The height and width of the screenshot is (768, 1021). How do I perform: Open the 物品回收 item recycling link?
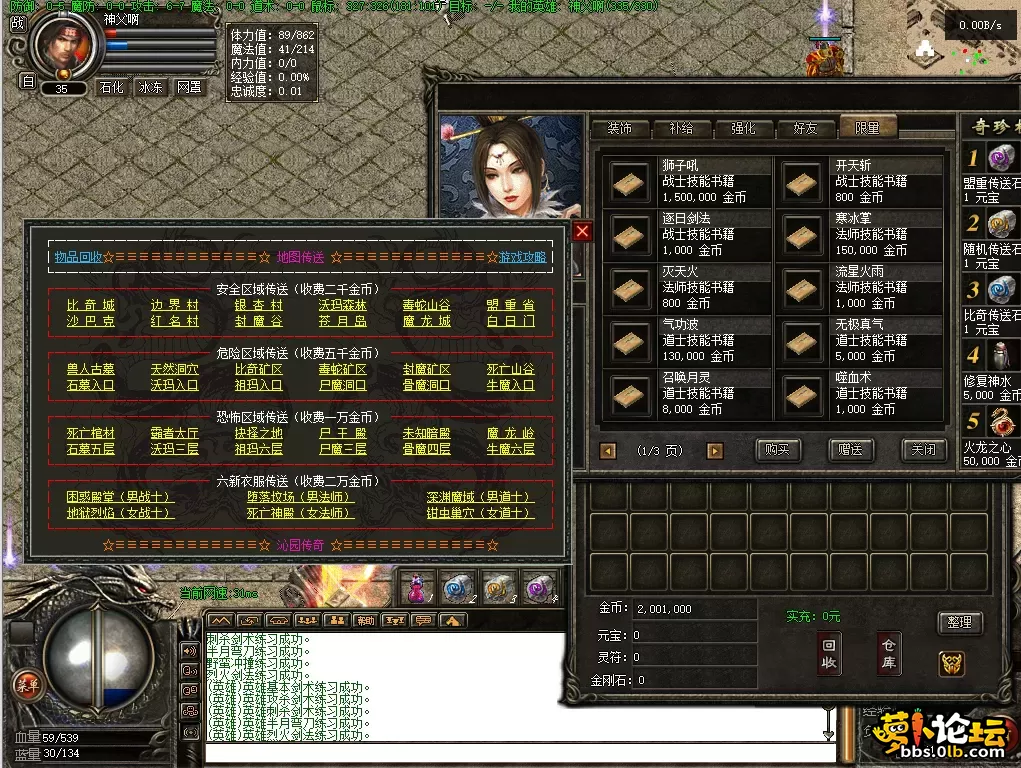(78, 257)
